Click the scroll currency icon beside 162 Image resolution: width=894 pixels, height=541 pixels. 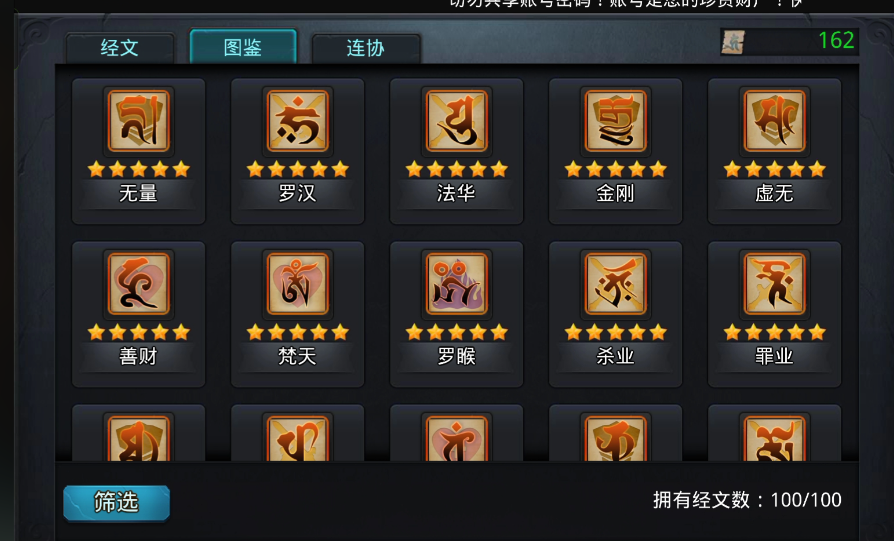click(733, 42)
